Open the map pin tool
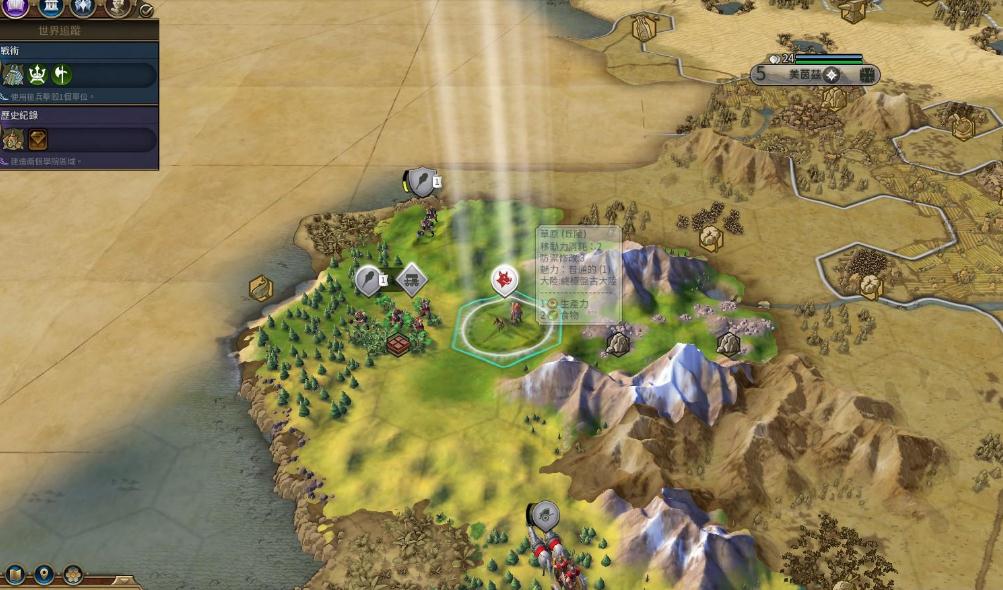This screenshot has height=590, width=1003. click(44, 575)
